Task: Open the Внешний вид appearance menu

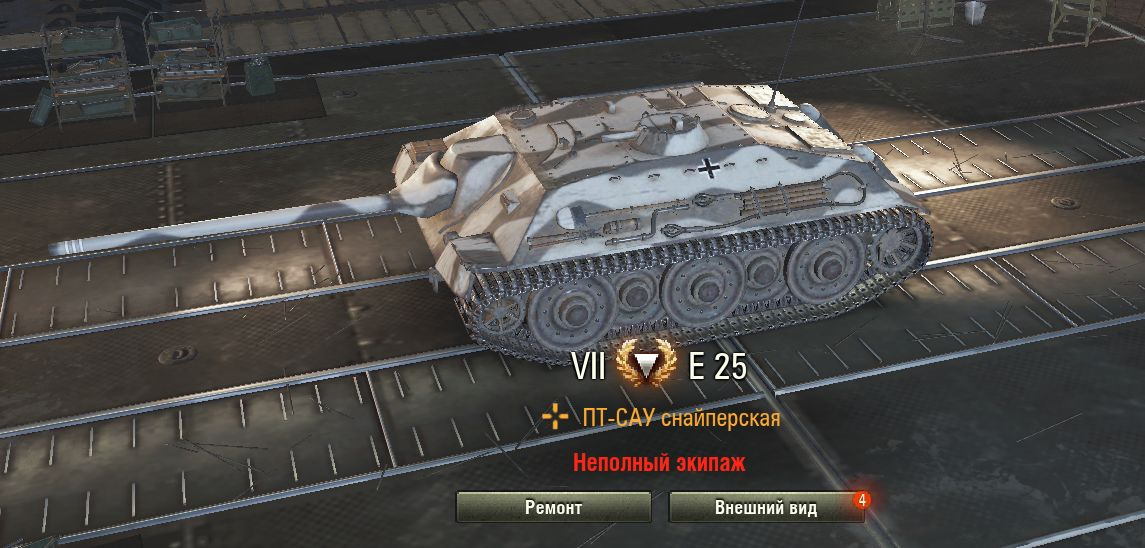Action: 765,507
